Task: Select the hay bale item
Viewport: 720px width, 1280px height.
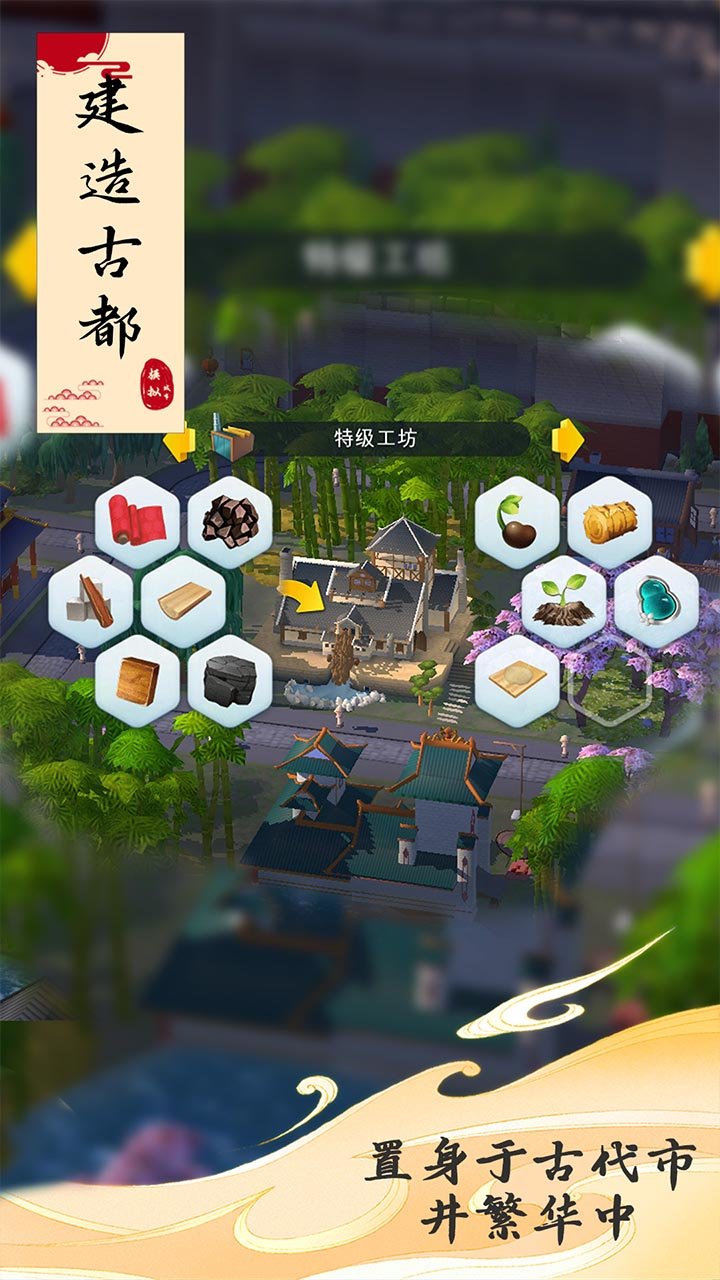Action: click(x=610, y=523)
